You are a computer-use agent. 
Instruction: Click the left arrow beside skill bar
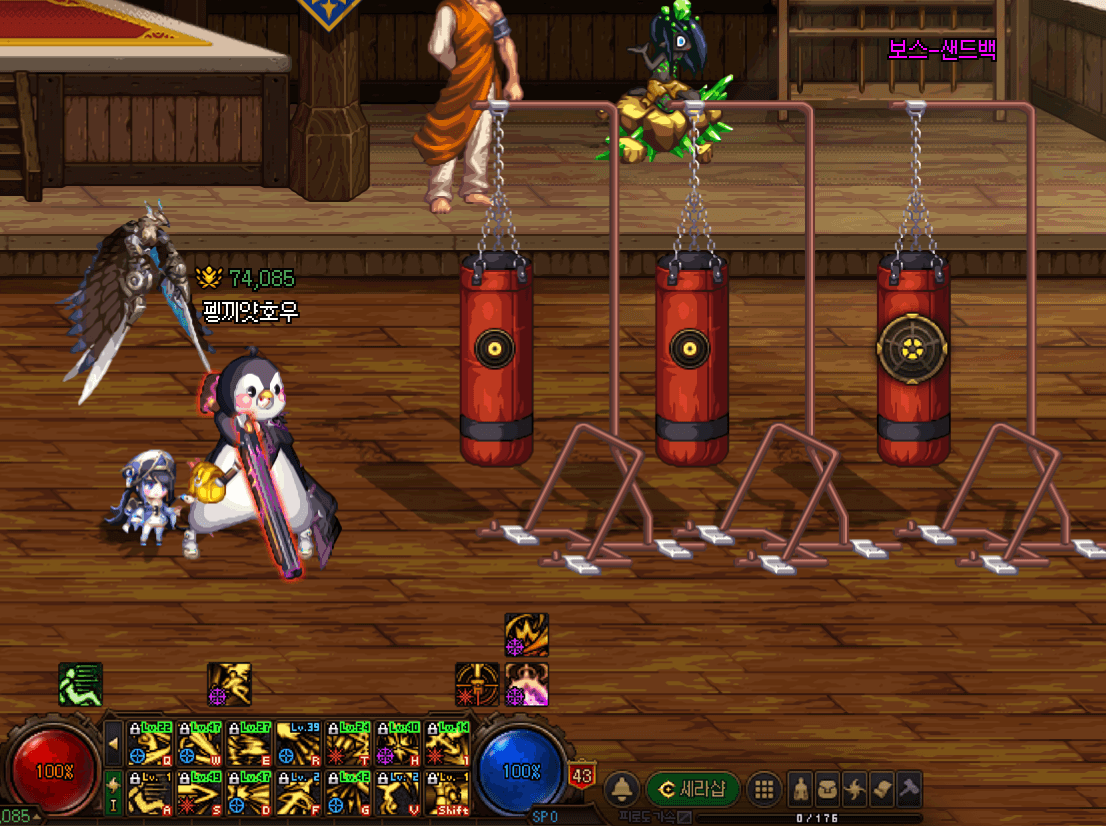pyautogui.click(x=114, y=743)
